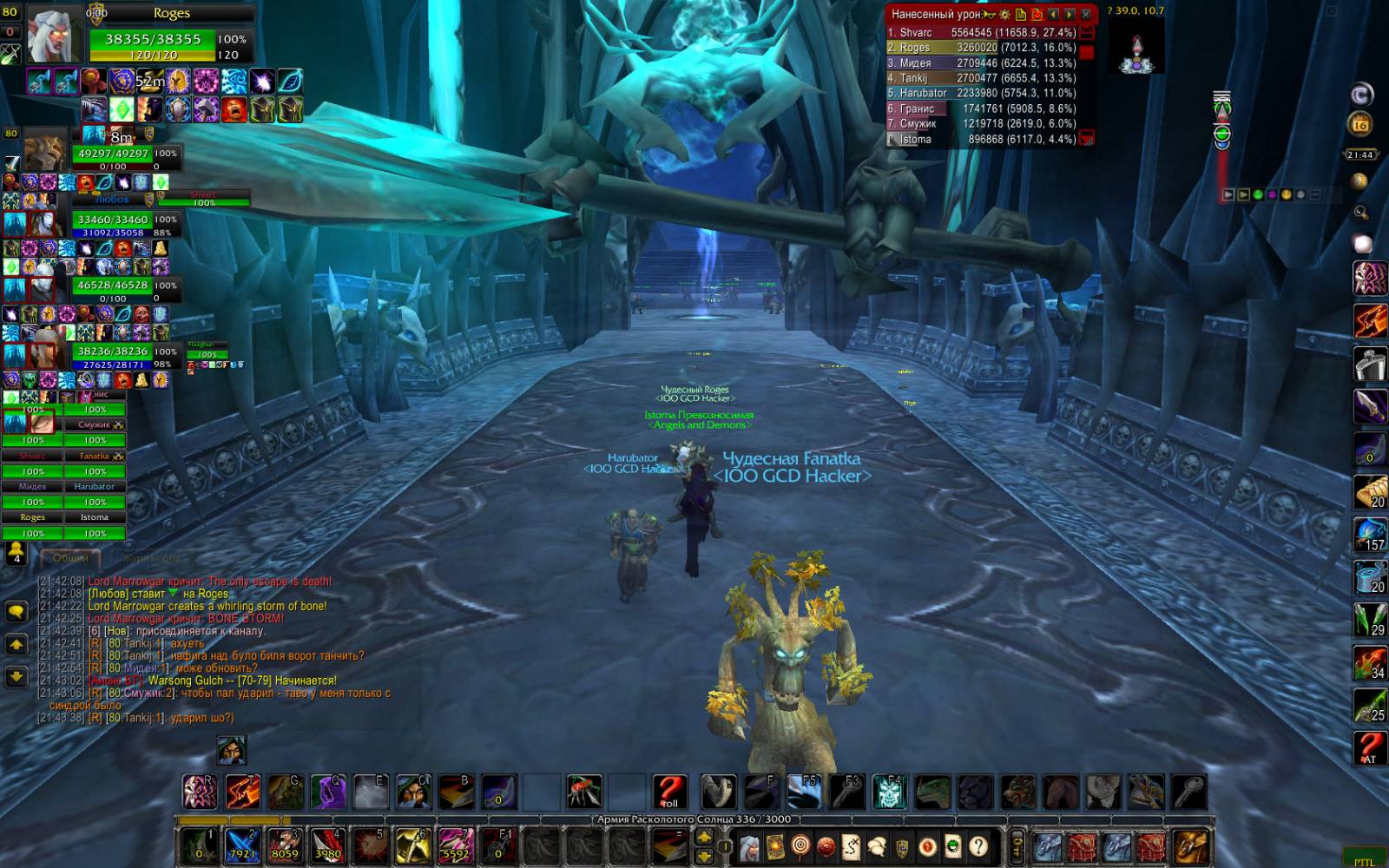This screenshot has width=1389, height=868.
Task: Close the damage meter window
Action: [1085, 14]
